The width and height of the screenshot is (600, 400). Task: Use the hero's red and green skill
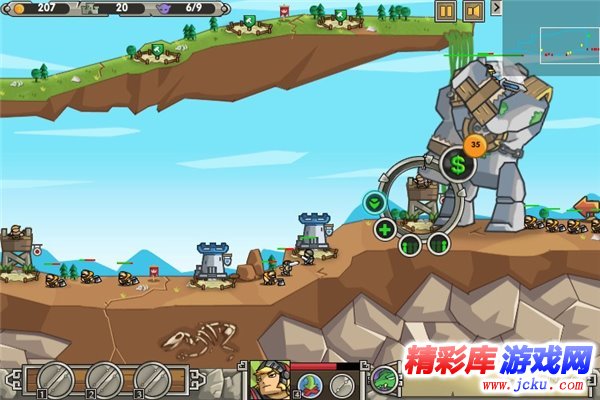pos(309,384)
